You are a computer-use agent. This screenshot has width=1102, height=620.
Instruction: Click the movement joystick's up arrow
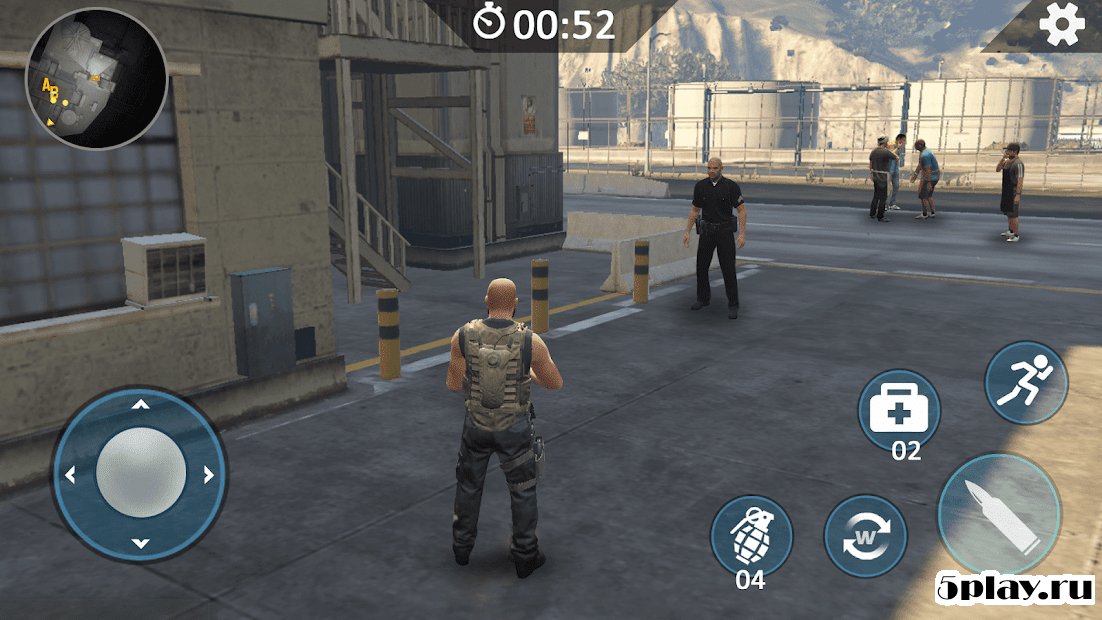coord(141,404)
